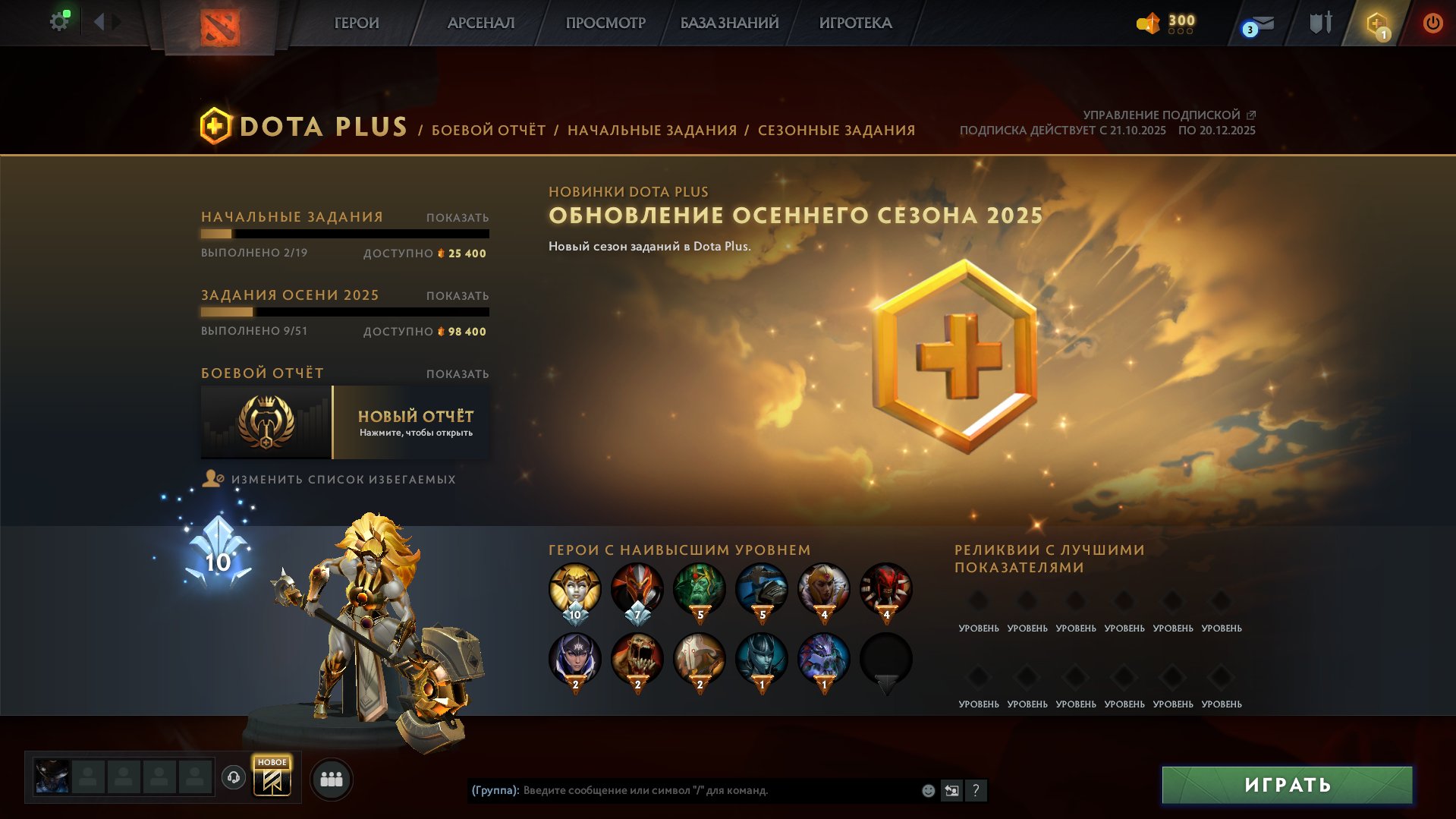
Task: Click the shards balance icon showing 300
Action: [1148, 24]
